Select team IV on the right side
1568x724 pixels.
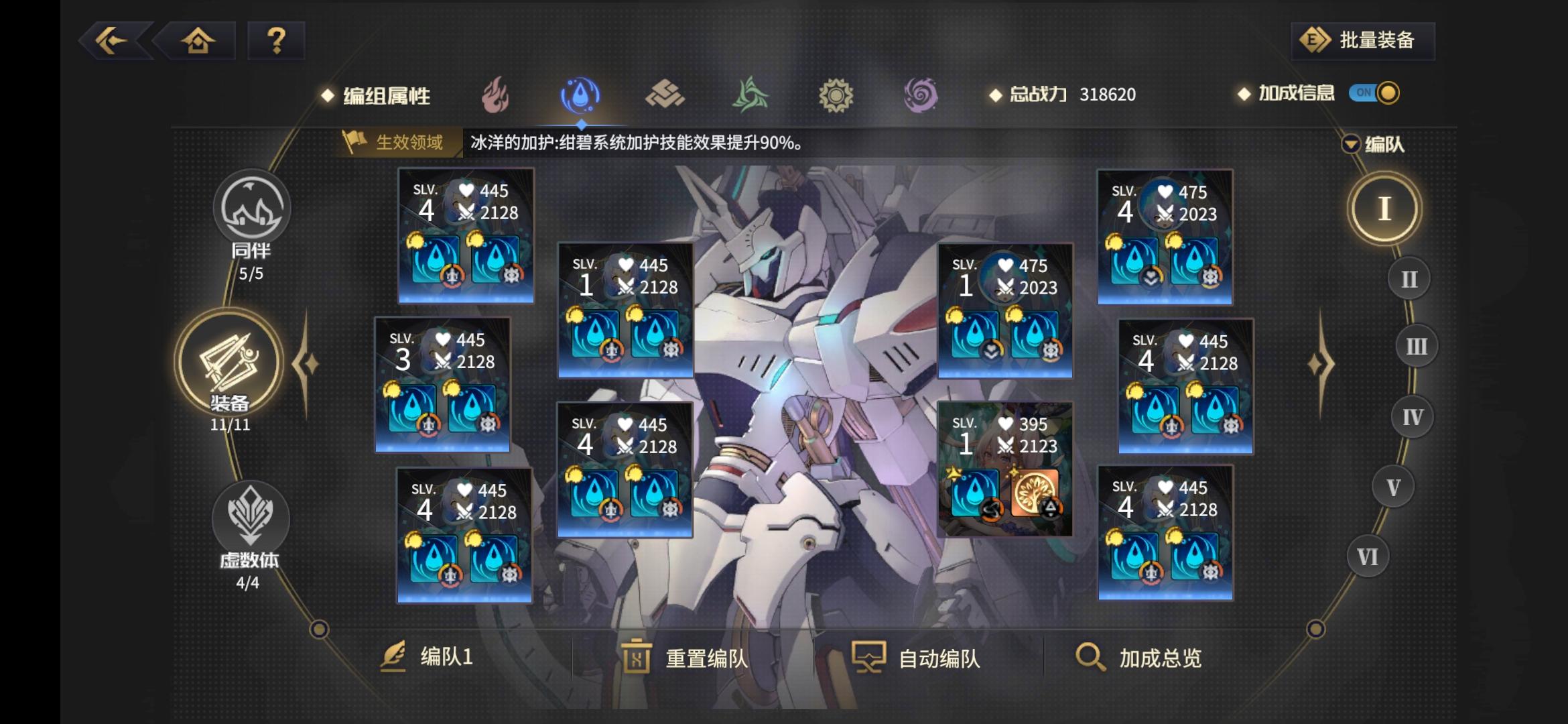tap(1411, 416)
